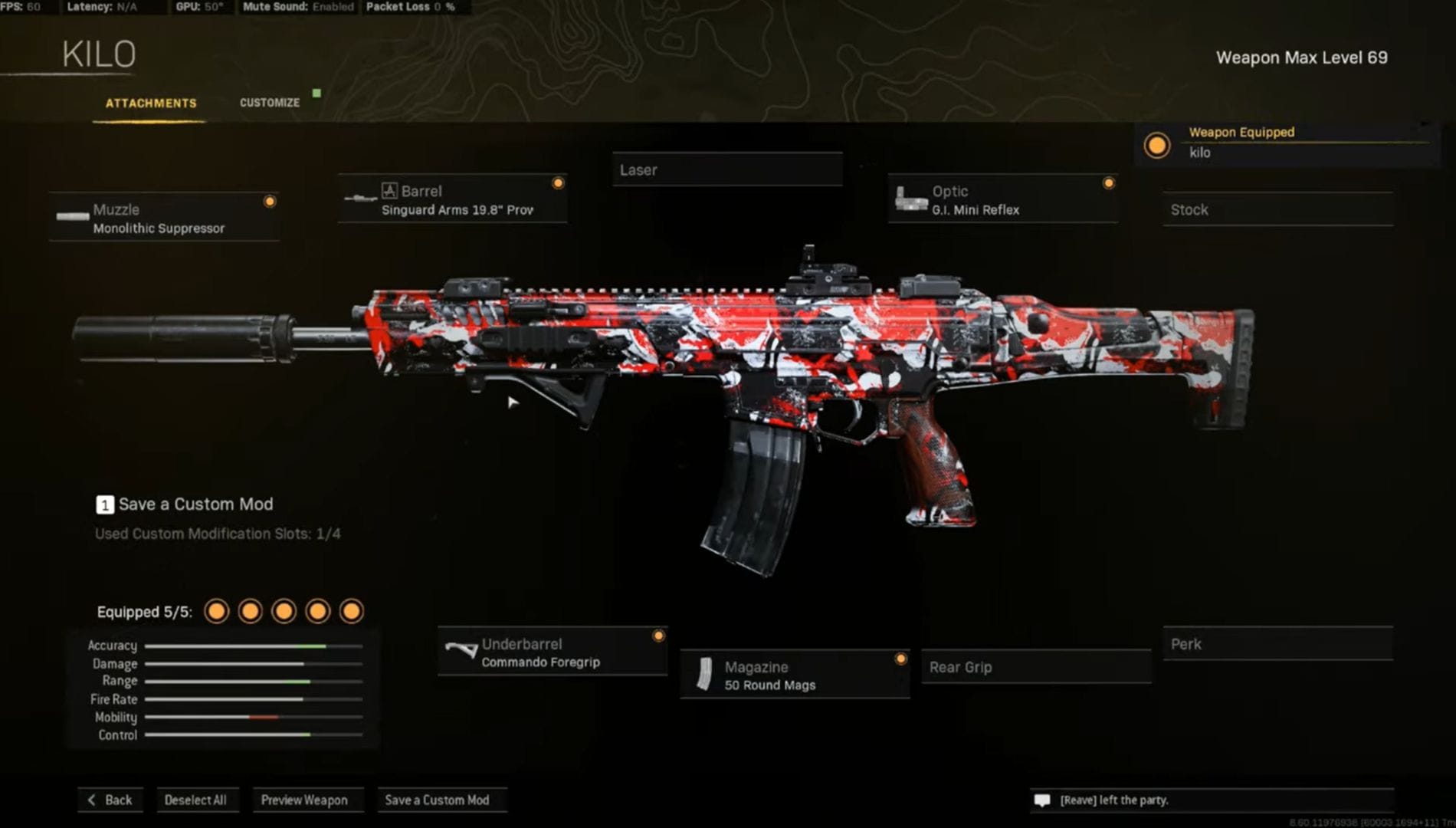Viewport: 1456px width, 828px height.
Task: Select the Muzzle attachment slot icon
Action: (71, 216)
